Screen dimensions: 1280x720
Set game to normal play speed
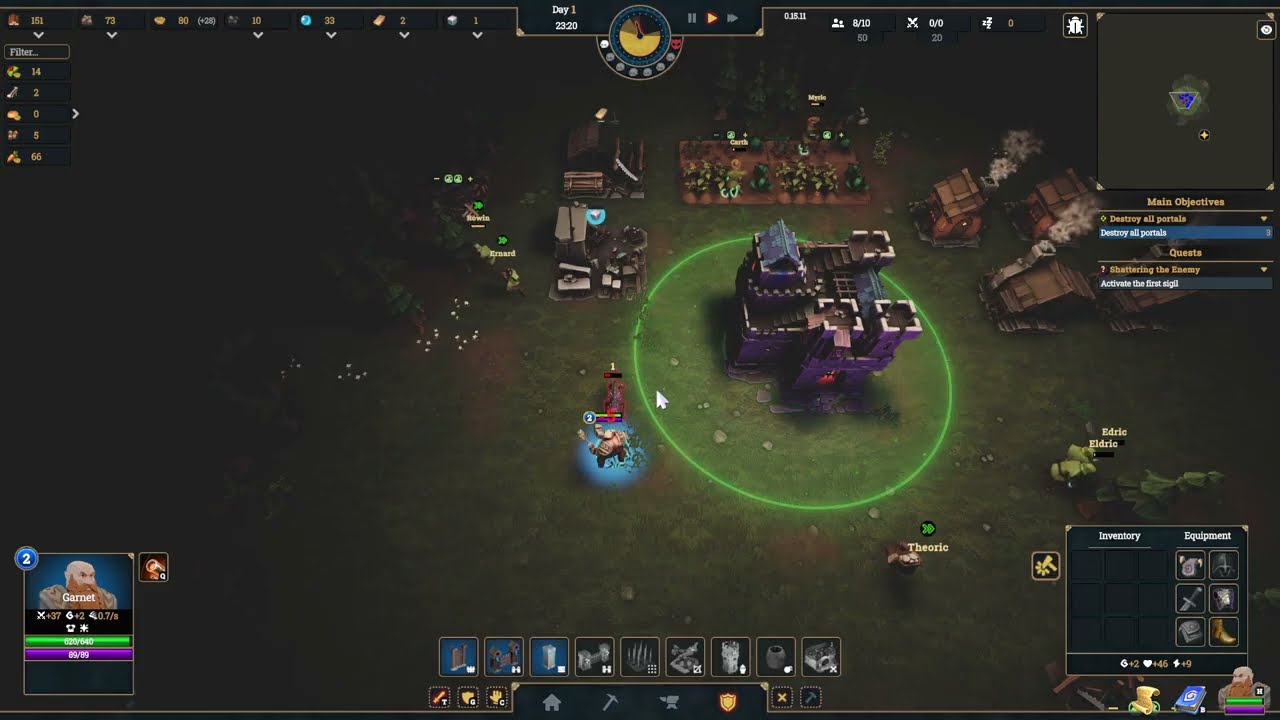(x=712, y=18)
